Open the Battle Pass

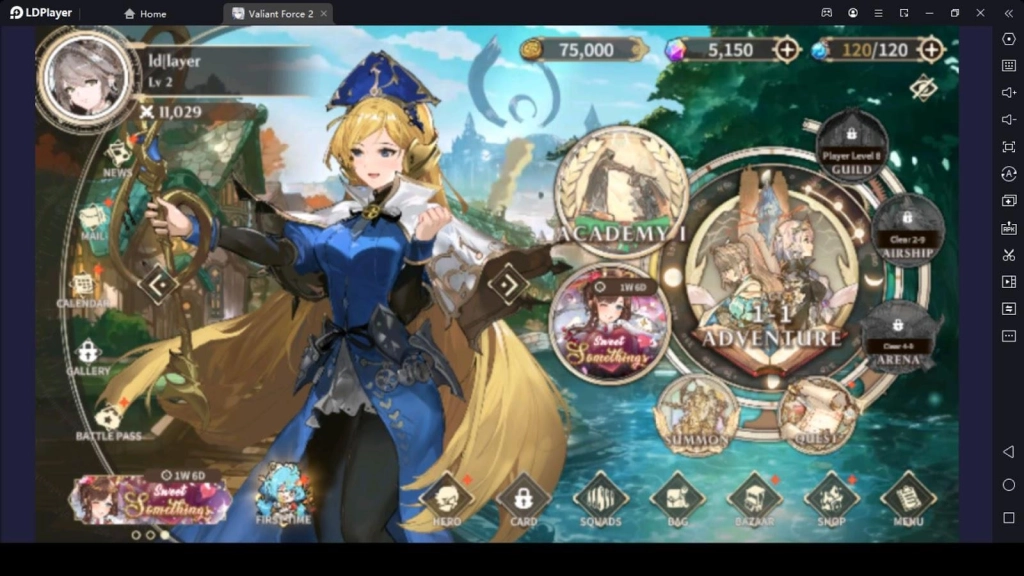(108, 418)
